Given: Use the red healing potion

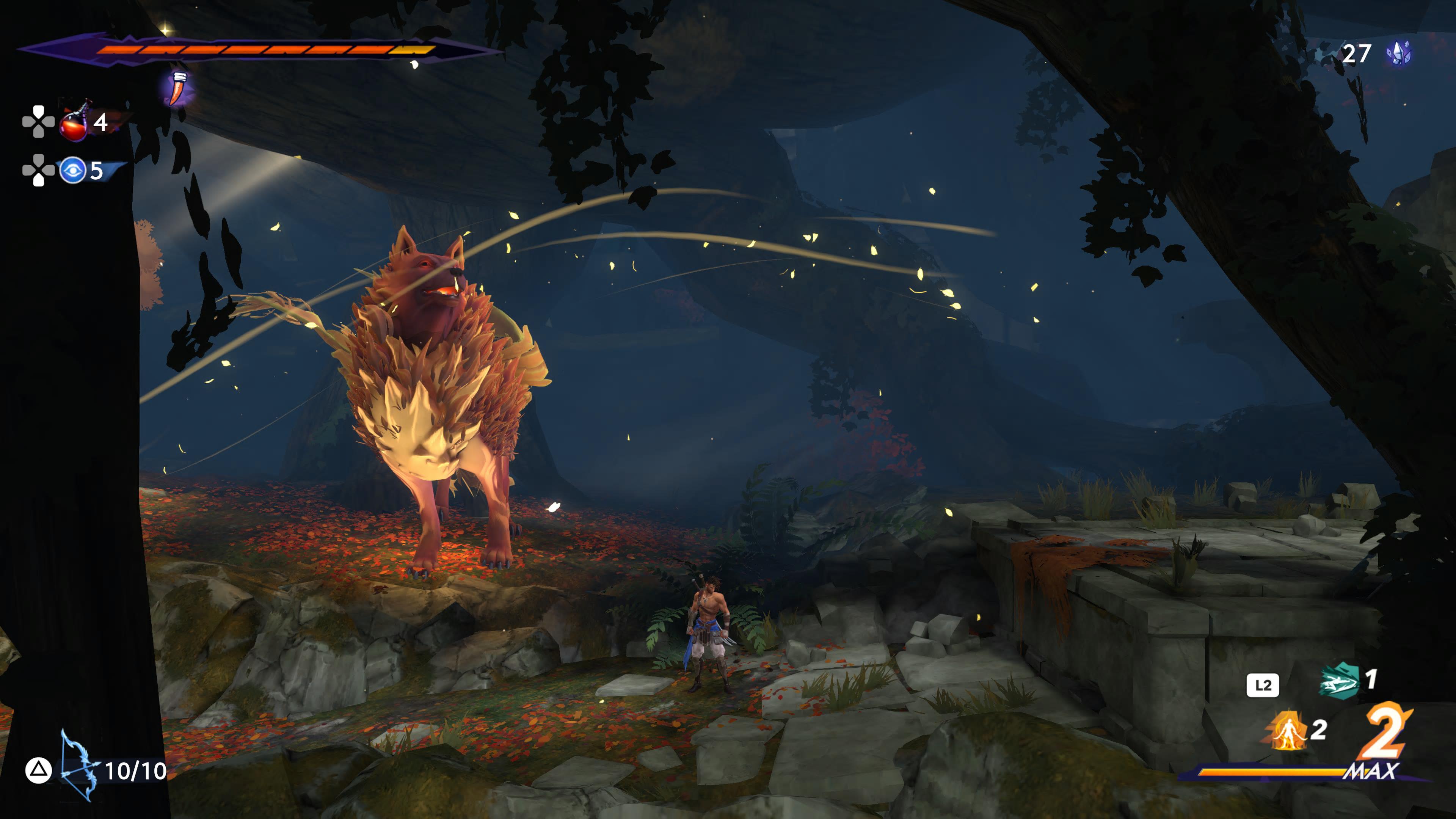Looking at the screenshot, I should [74, 122].
